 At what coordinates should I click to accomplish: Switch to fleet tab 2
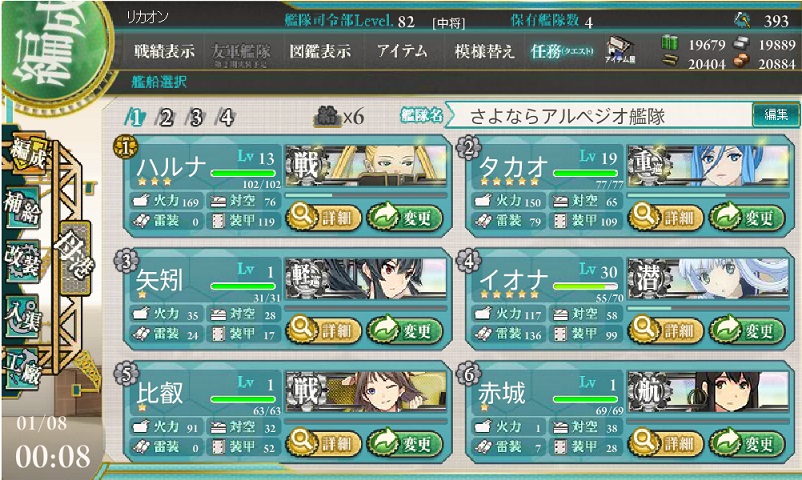(x=165, y=118)
